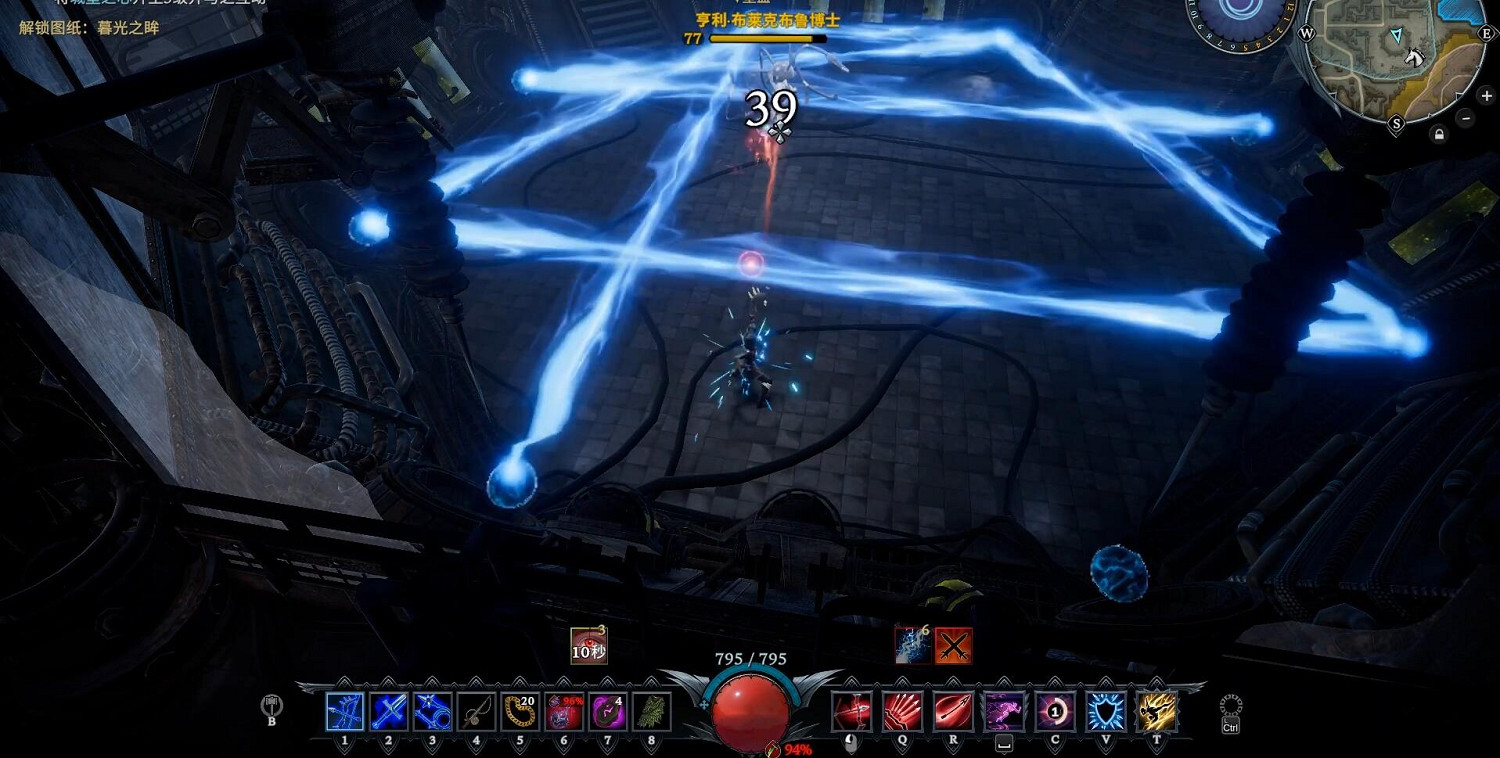Choose the blue key item in slot 3

pyautogui.click(x=433, y=712)
